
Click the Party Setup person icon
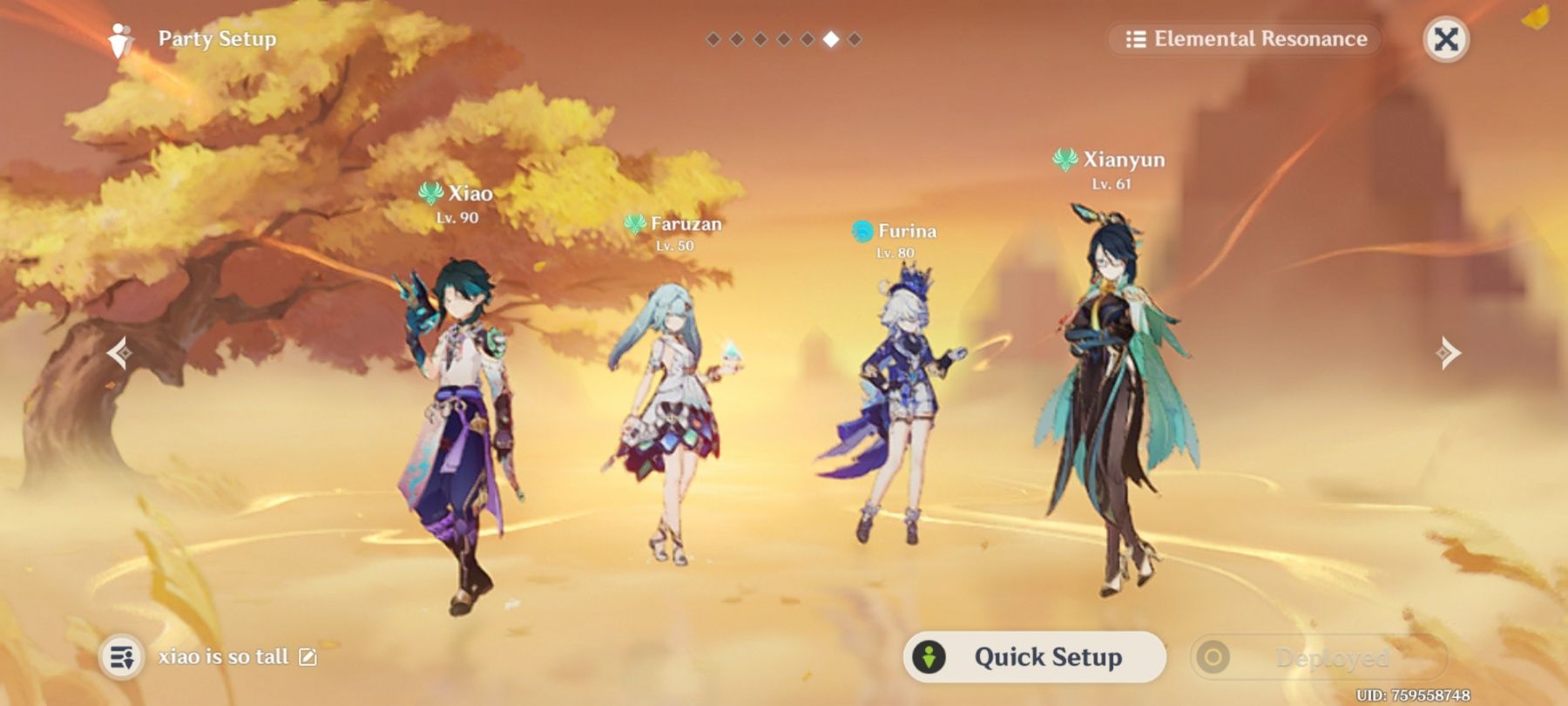click(120, 38)
